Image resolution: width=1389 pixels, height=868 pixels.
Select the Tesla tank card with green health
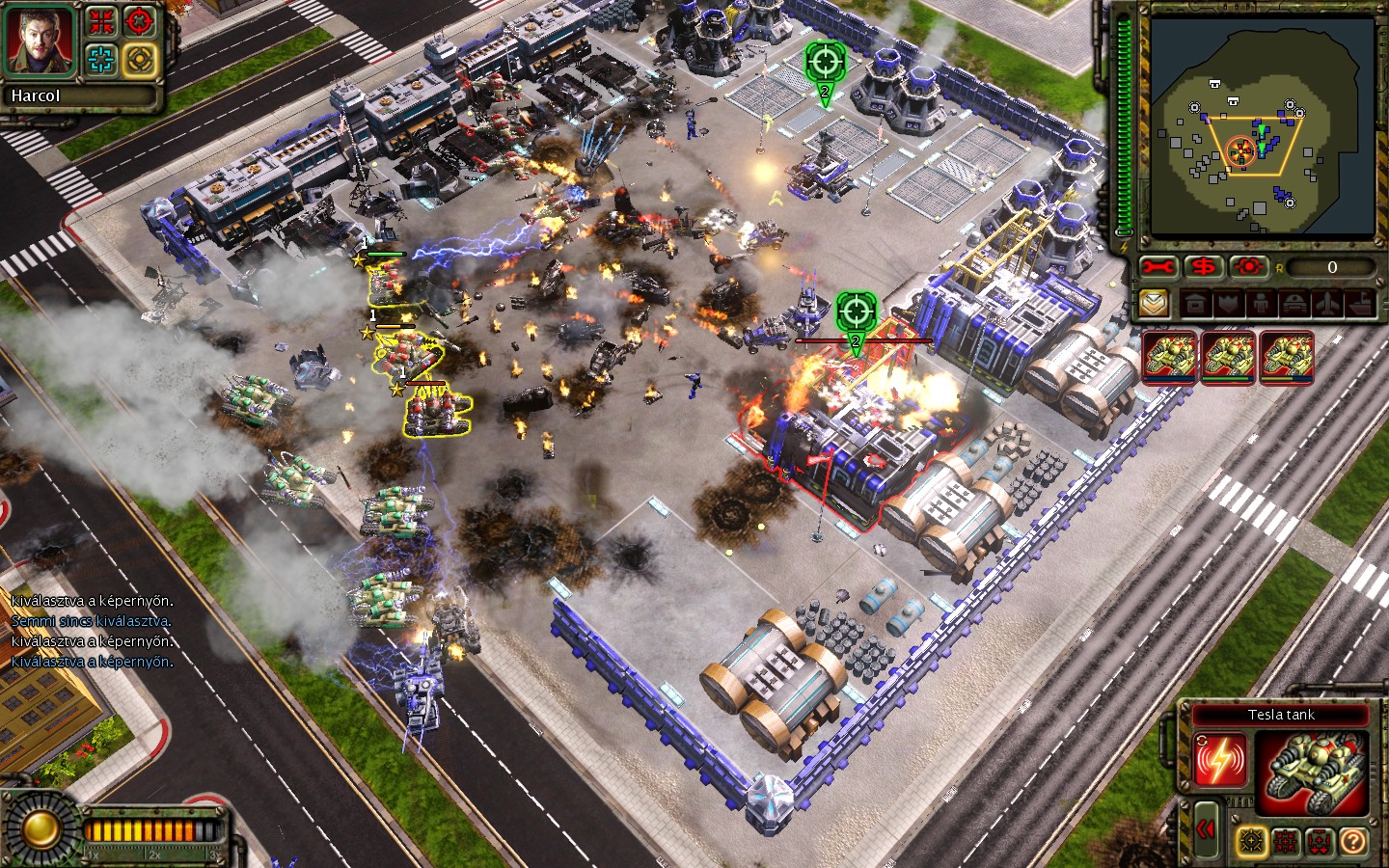pyautogui.click(x=1228, y=358)
